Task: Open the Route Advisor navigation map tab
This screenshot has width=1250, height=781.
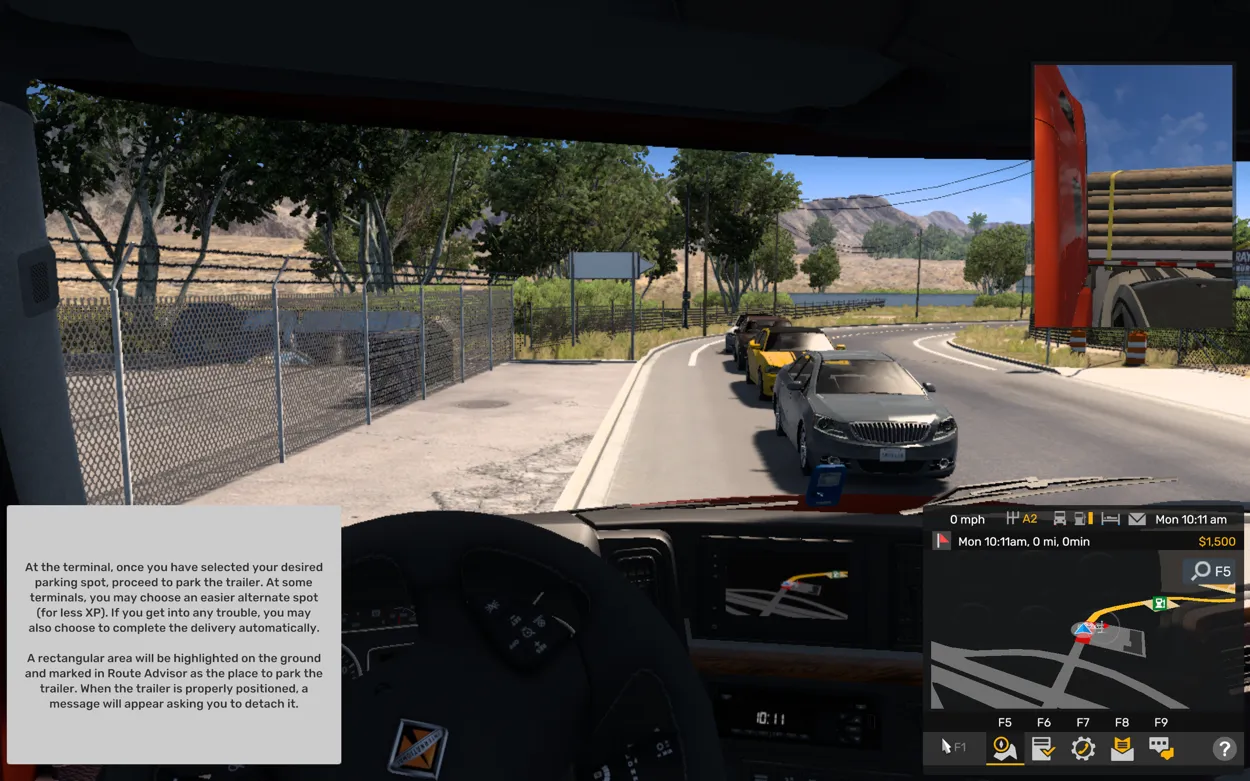Action: click(1004, 747)
